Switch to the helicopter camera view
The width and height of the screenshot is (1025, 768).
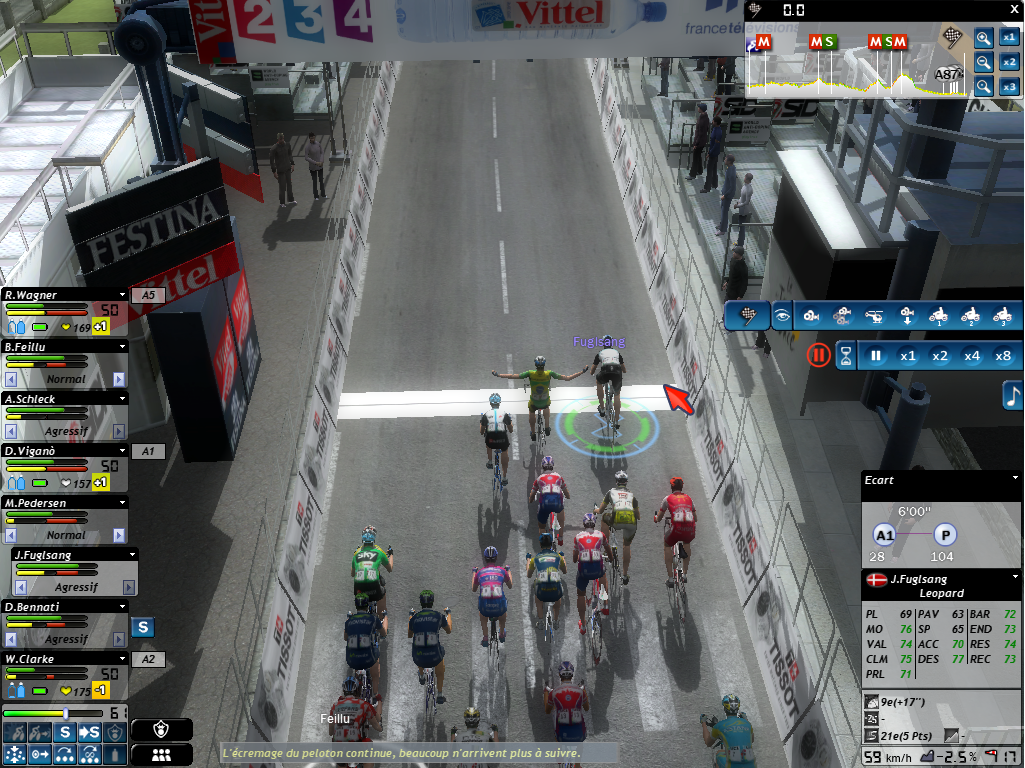tap(873, 316)
